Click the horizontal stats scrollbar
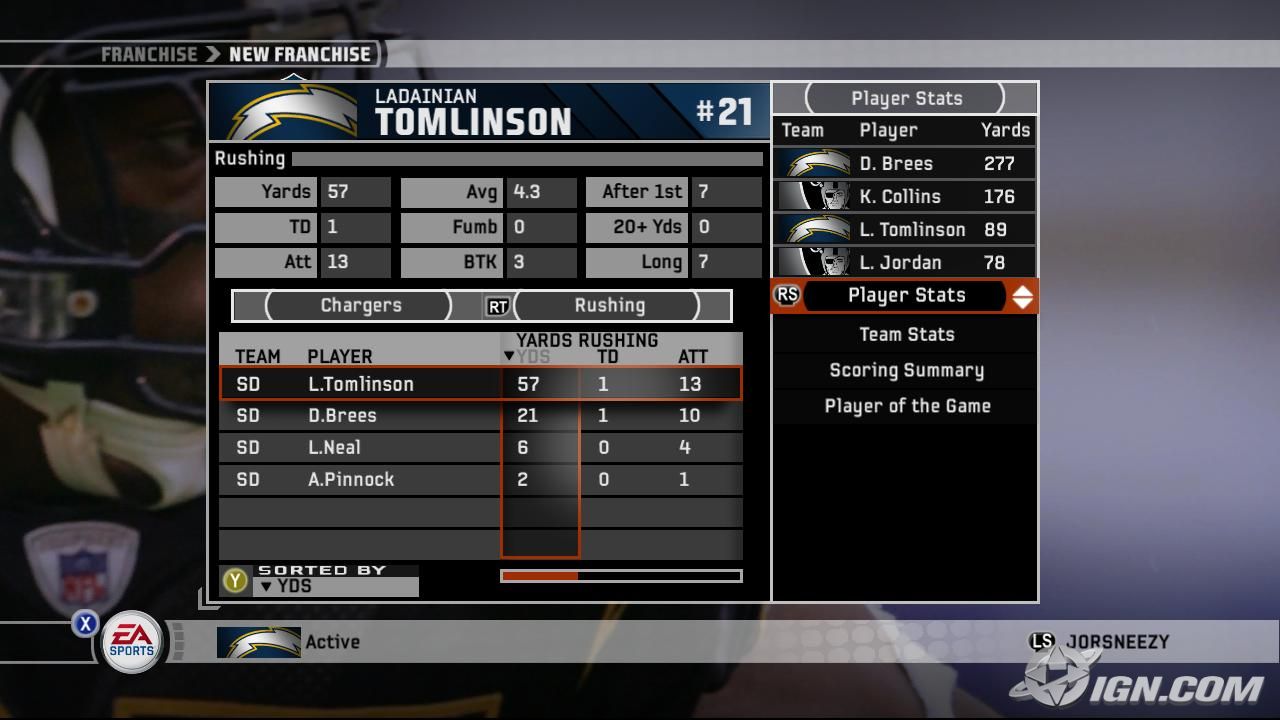 coord(621,576)
